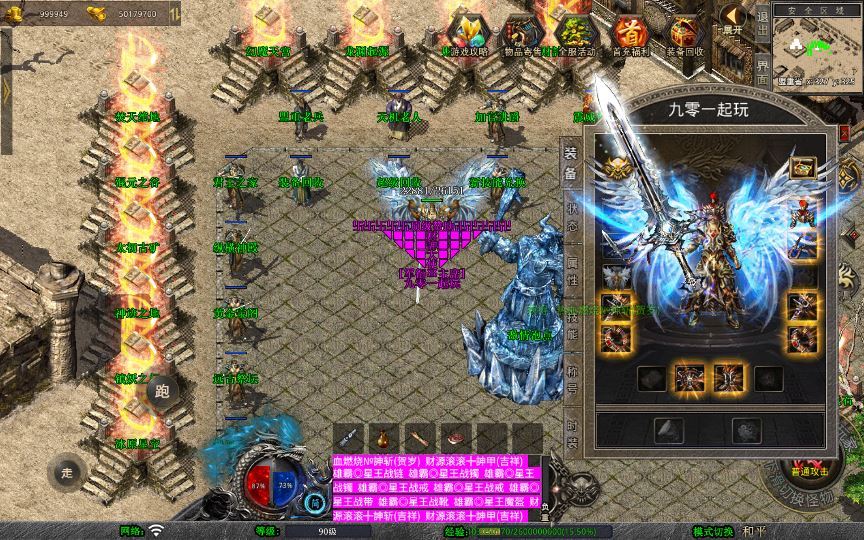Open the 全服活动 server events icon
864x540 pixels.
[573, 31]
